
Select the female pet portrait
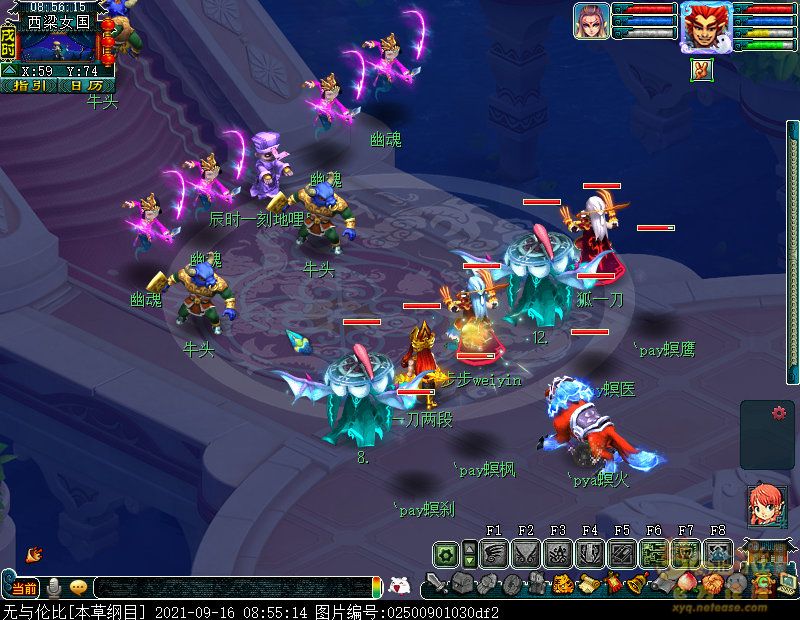click(591, 21)
